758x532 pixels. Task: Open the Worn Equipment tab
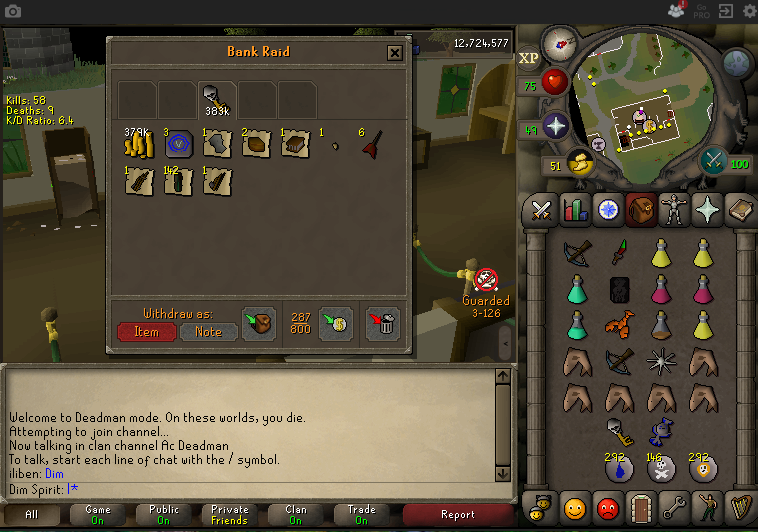pos(675,210)
